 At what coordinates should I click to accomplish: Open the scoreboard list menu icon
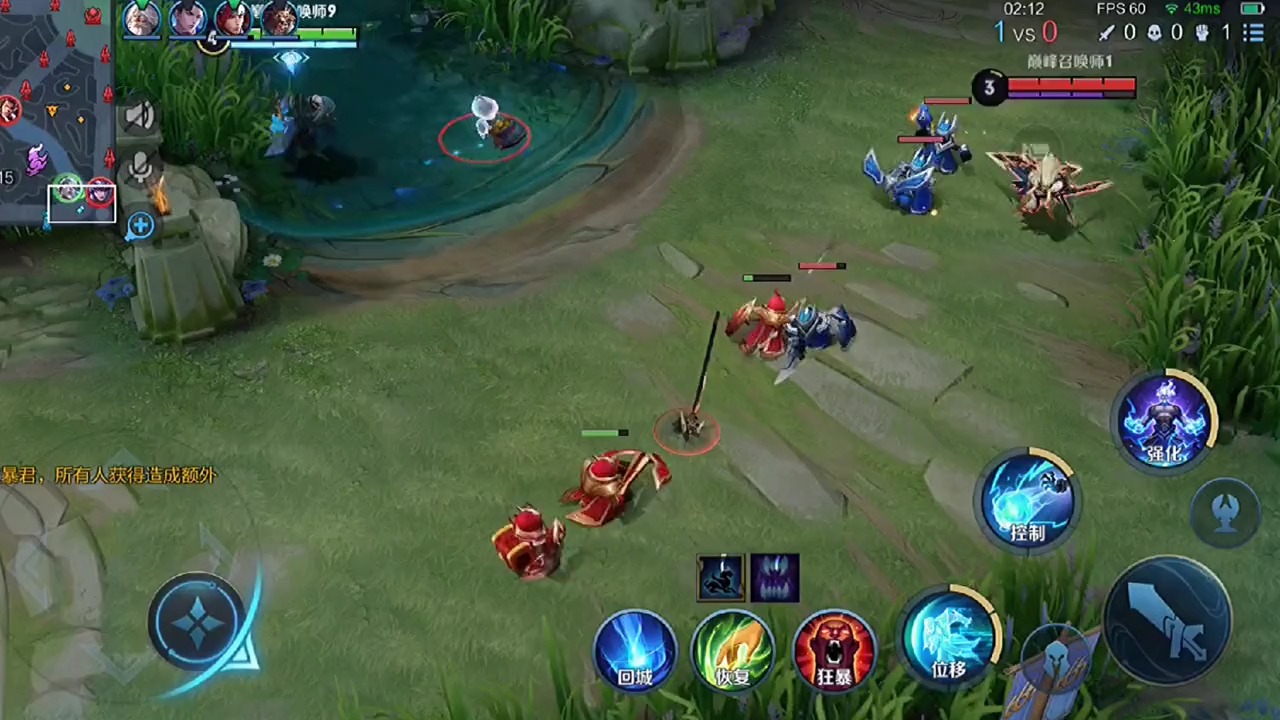1253,33
